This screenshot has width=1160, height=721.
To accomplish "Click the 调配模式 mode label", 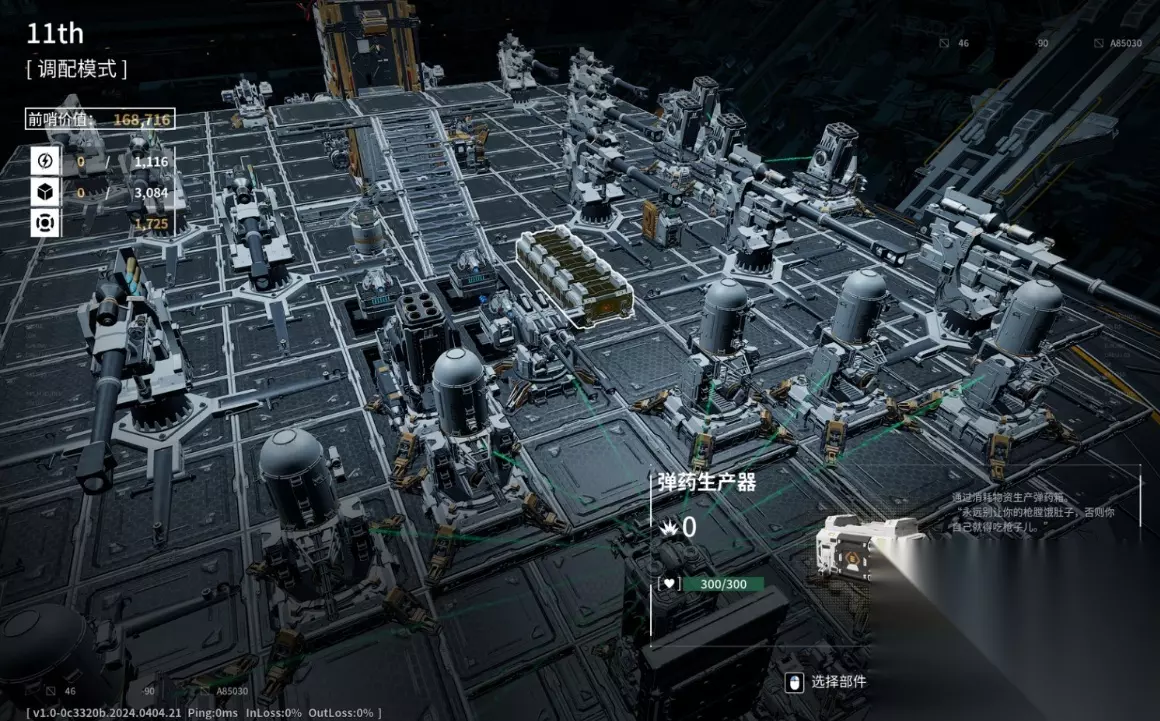I will (x=77, y=69).
